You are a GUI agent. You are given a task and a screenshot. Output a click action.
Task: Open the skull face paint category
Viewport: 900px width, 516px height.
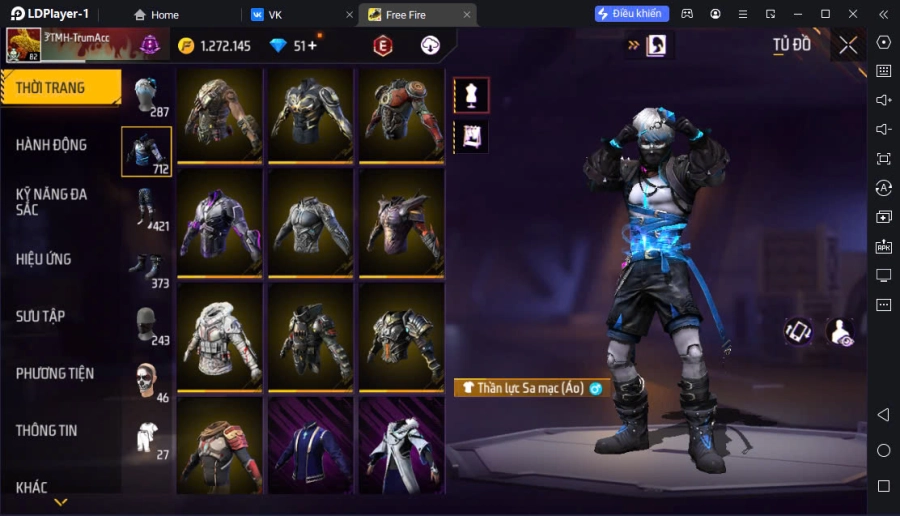[148, 381]
